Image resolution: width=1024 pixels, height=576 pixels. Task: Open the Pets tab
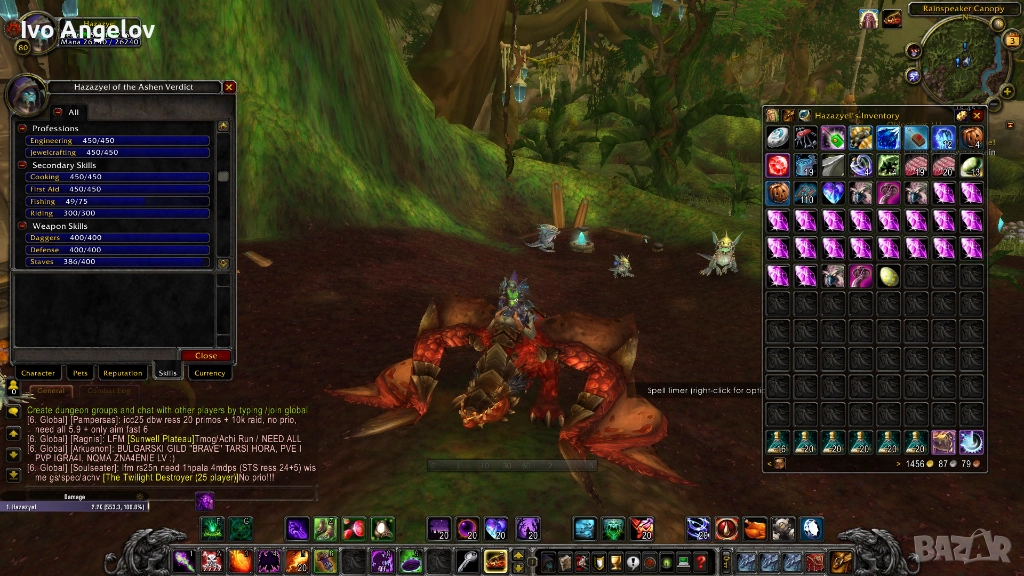pos(81,373)
